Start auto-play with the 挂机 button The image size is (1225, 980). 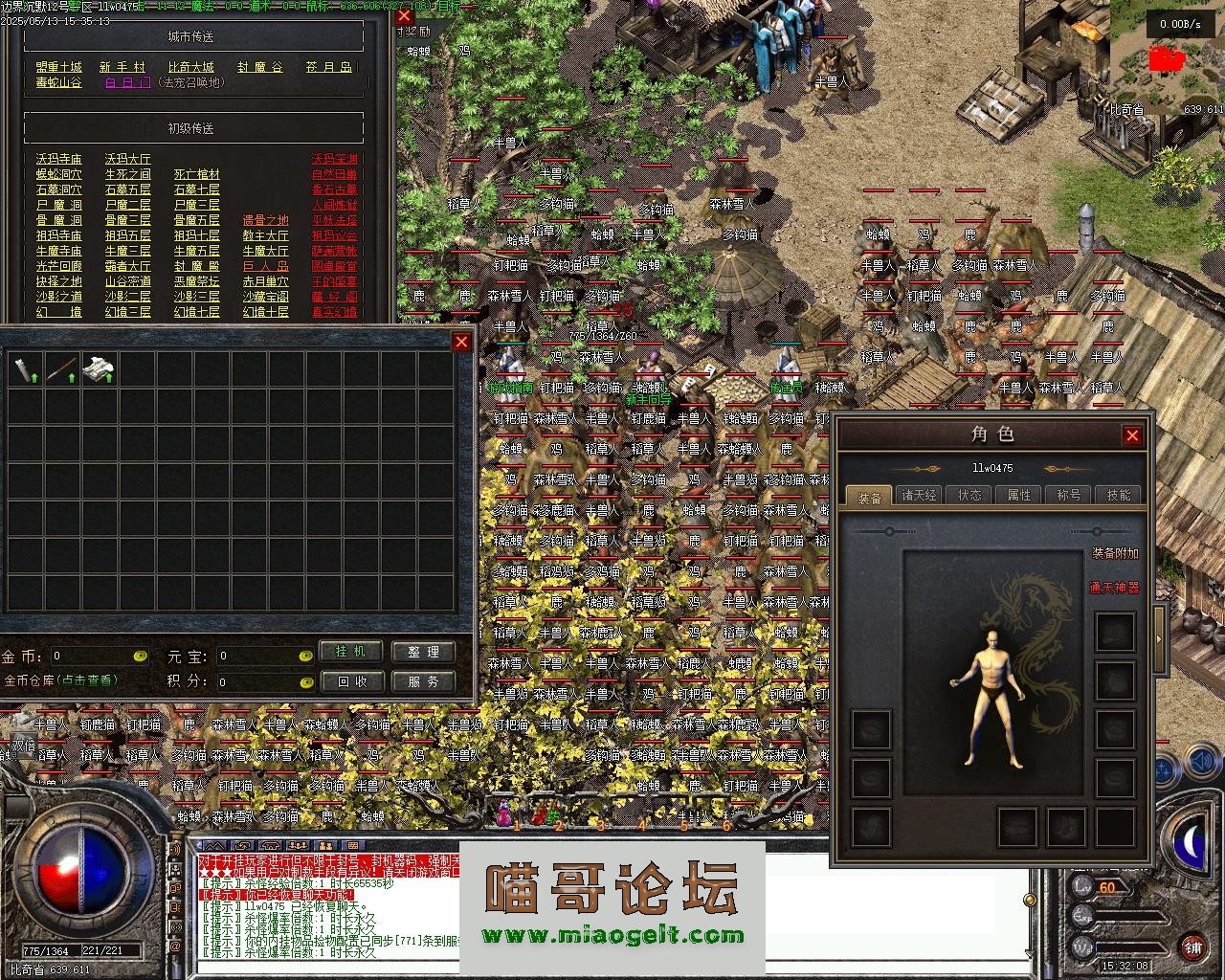350,652
